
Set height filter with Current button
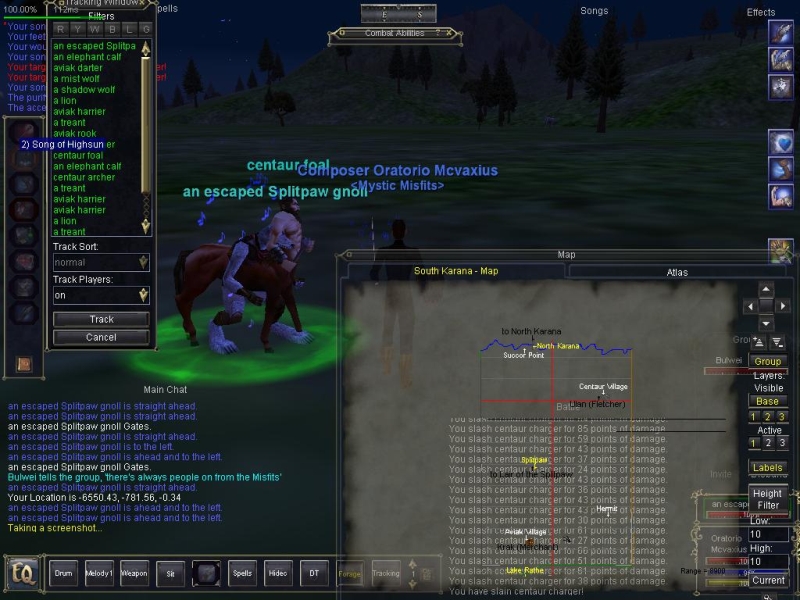768,580
